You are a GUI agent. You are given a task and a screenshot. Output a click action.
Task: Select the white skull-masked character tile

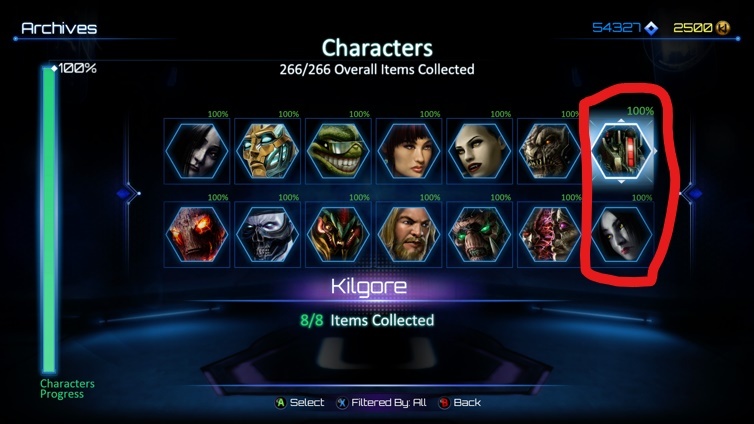(x=267, y=233)
